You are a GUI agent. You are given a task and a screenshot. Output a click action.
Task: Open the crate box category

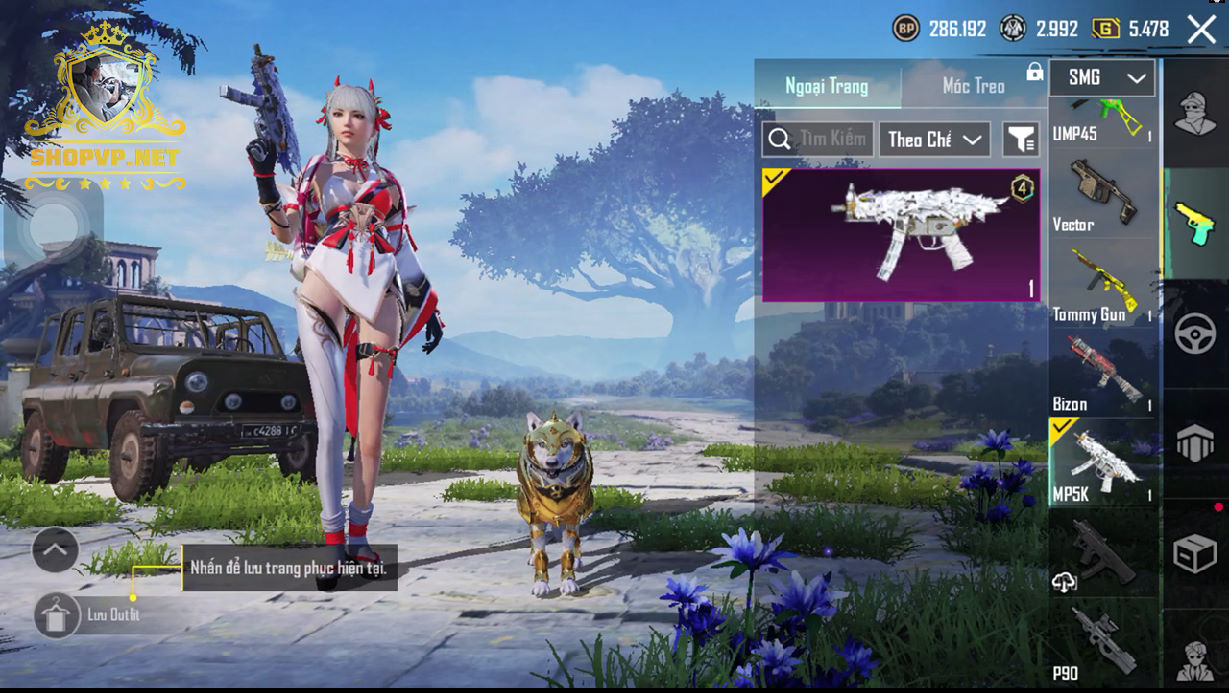(x=1194, y=555)
